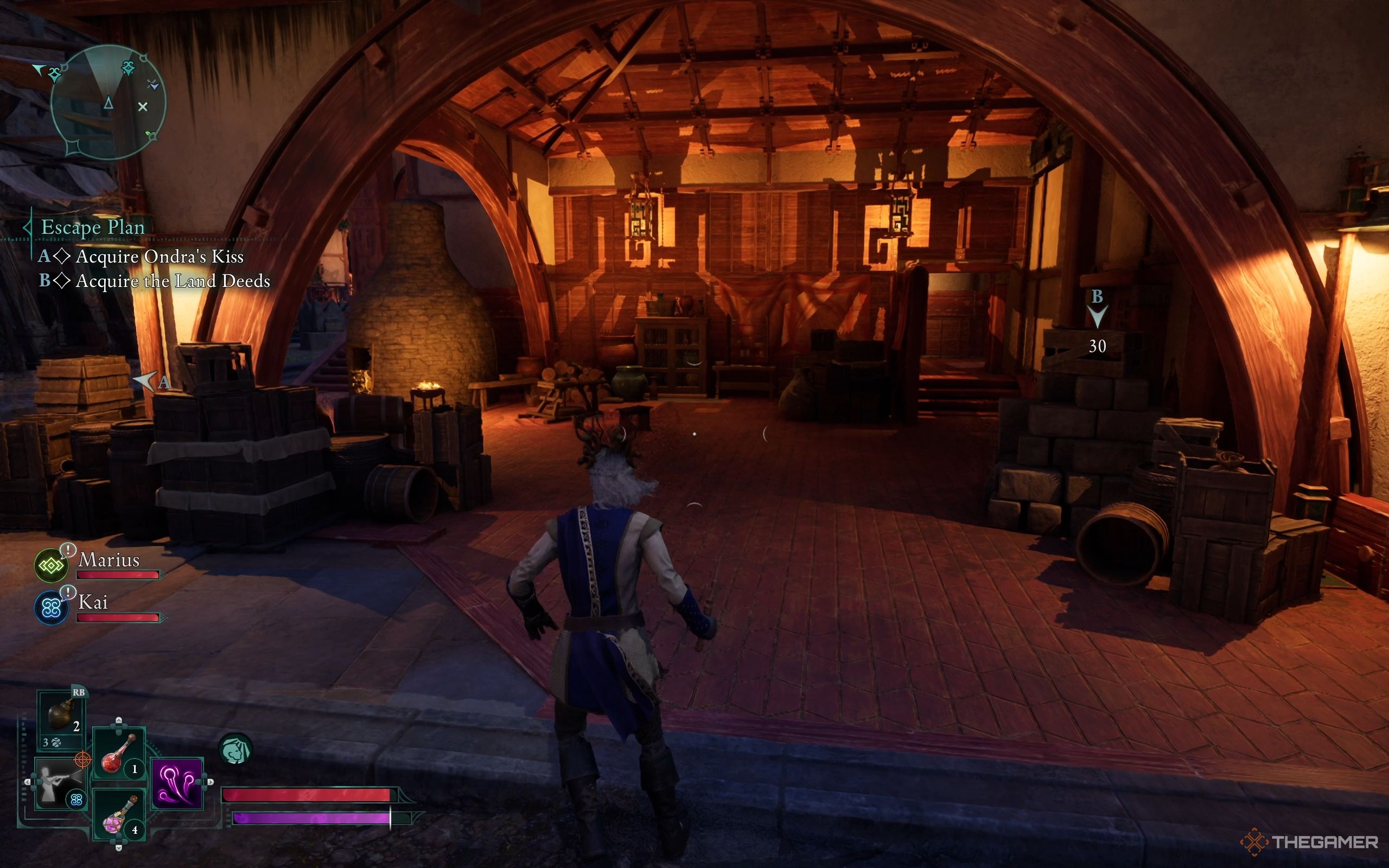Cast the purple swirling missiles spell
This screenshot has width=1389, height=868.
point(177,783)
